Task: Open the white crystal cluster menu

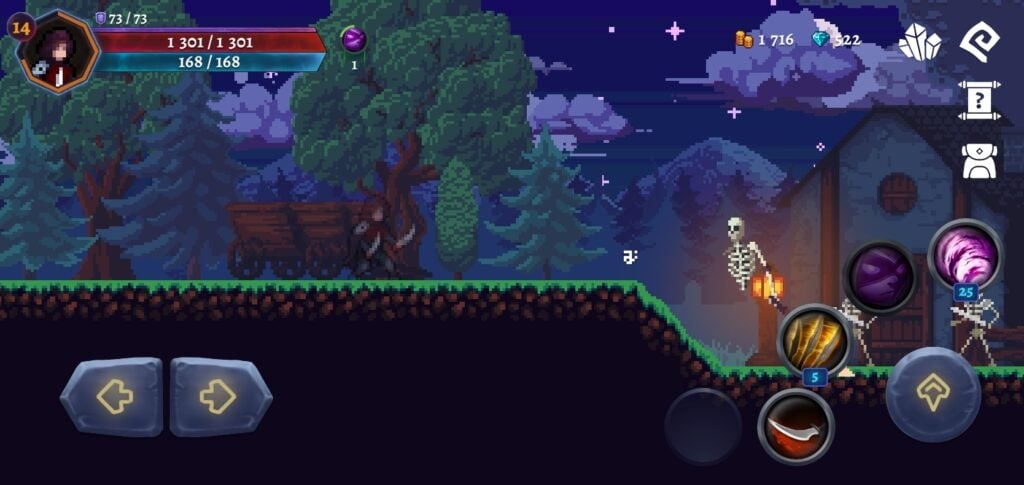Action: point(920,41)
